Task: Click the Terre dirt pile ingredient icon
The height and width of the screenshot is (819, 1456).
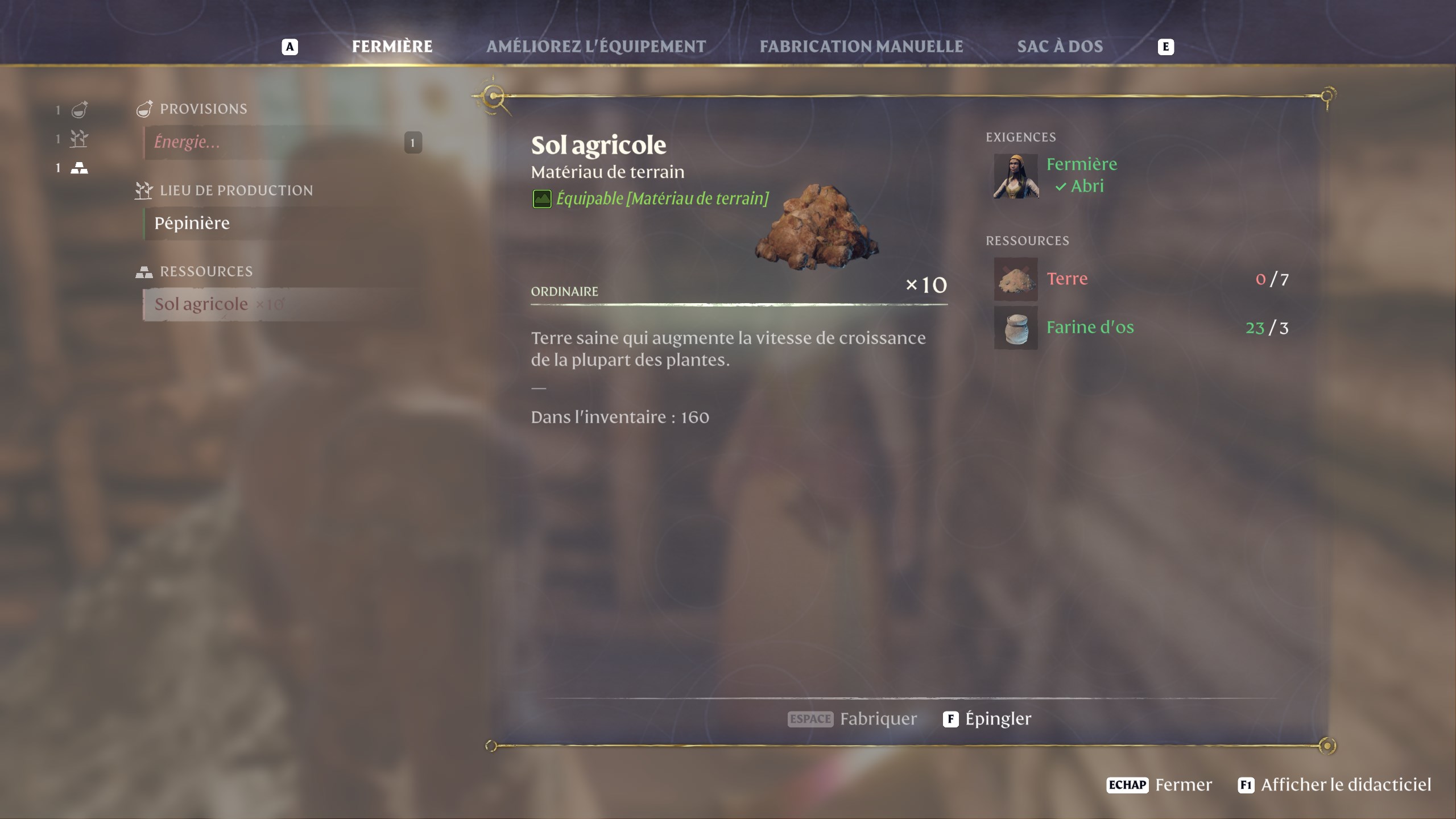Action: tap(1016, 279)
